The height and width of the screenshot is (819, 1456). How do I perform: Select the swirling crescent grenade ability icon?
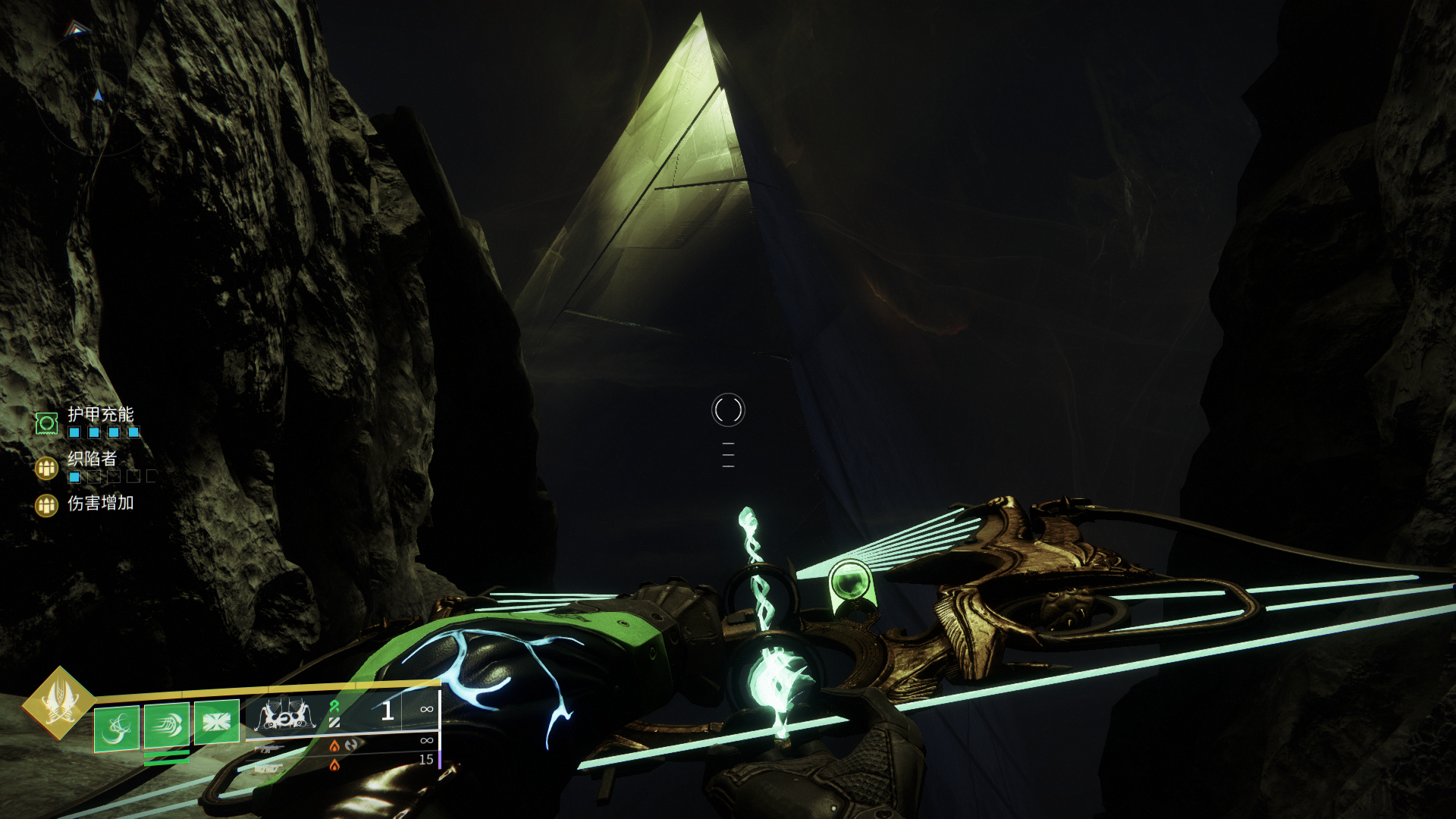point(117,728)
